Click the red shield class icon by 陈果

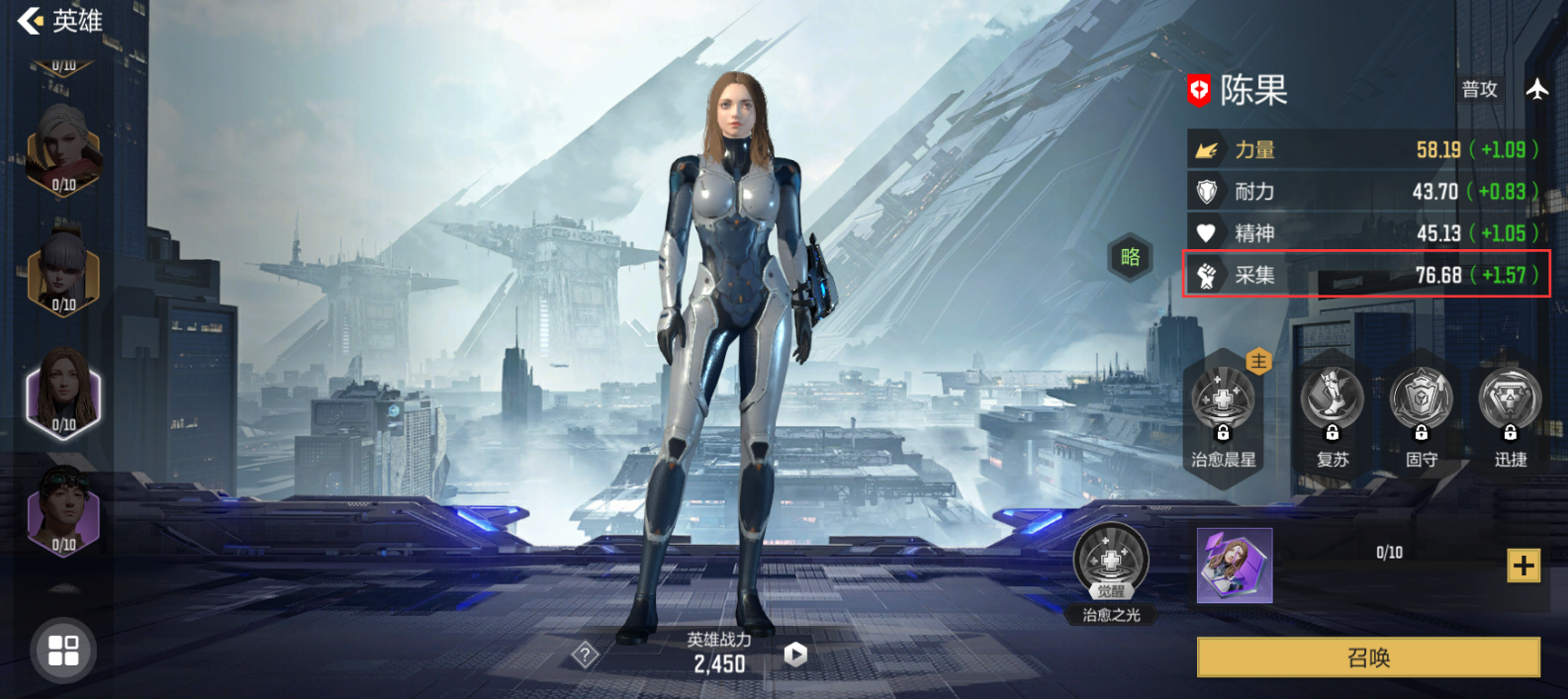pos(1199,91)
